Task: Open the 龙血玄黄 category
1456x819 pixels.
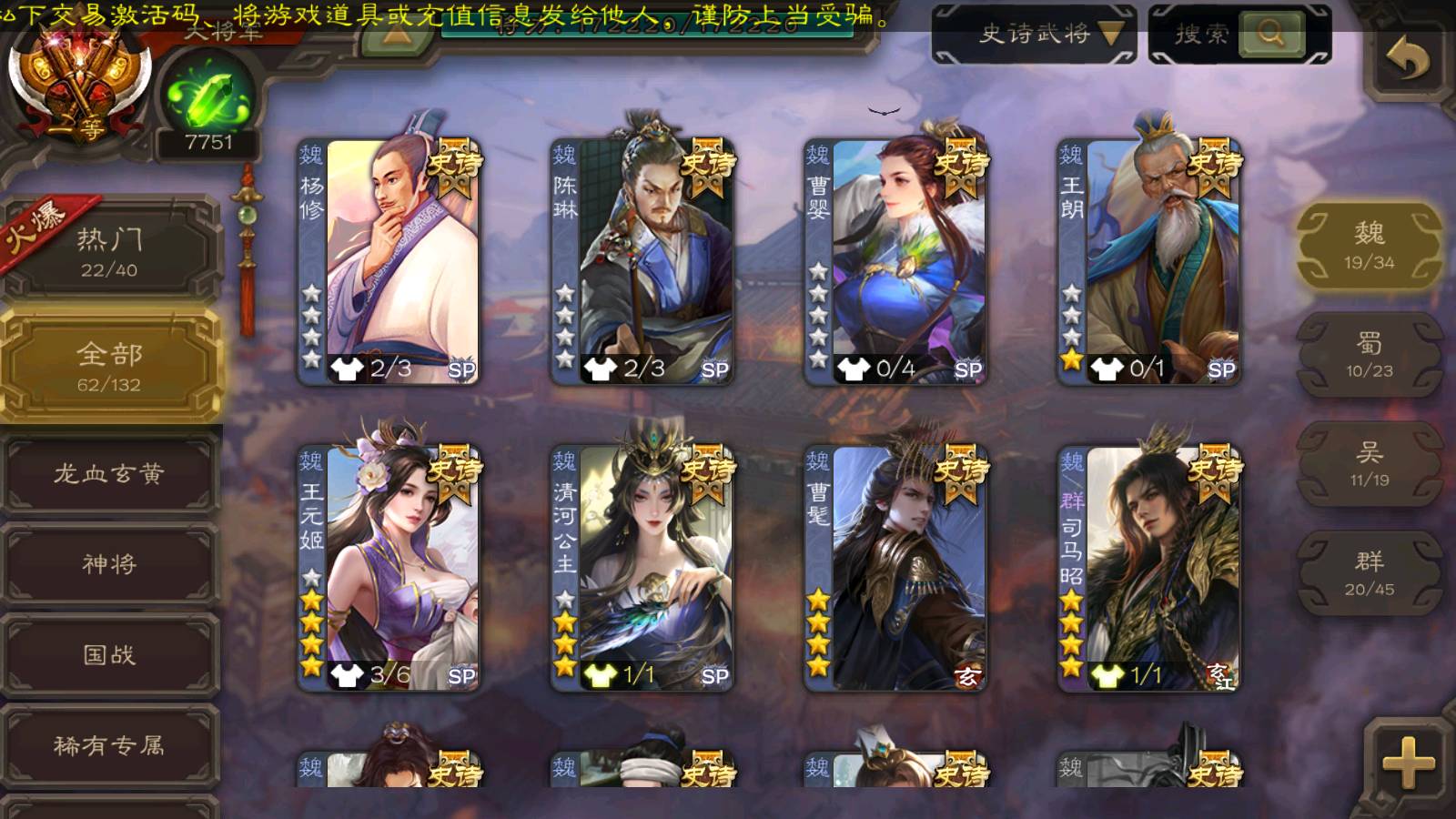Action: tap(109, 473)
